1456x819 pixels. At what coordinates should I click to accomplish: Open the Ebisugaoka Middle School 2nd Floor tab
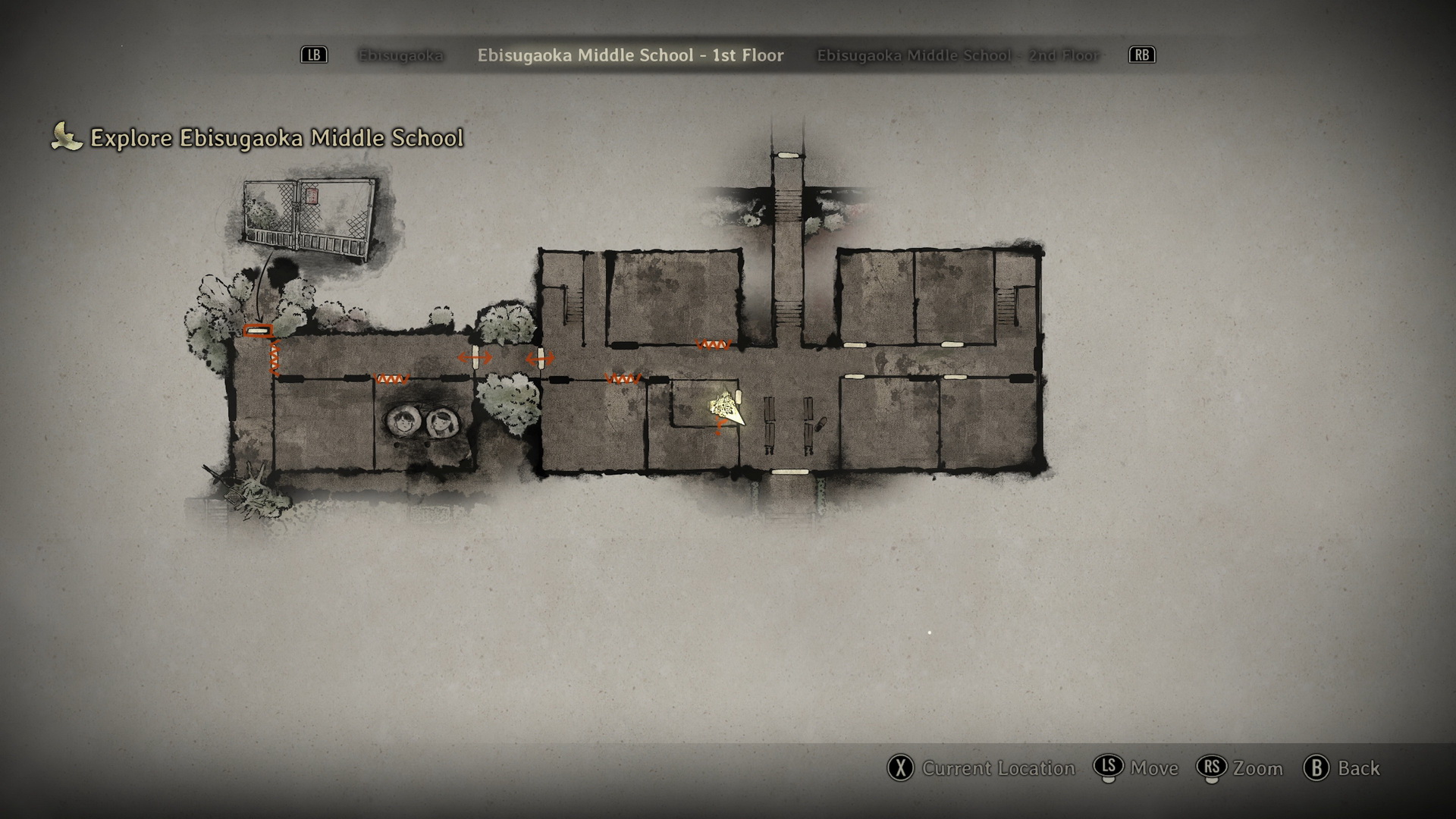click(958, 55)
